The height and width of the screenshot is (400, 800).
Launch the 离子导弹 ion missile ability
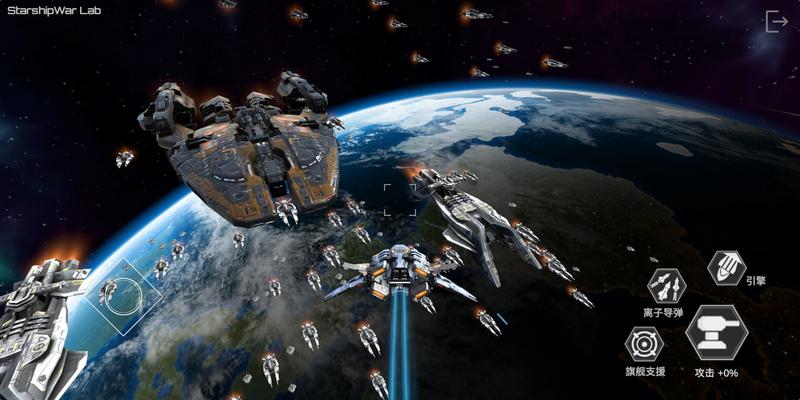[667, 286]
